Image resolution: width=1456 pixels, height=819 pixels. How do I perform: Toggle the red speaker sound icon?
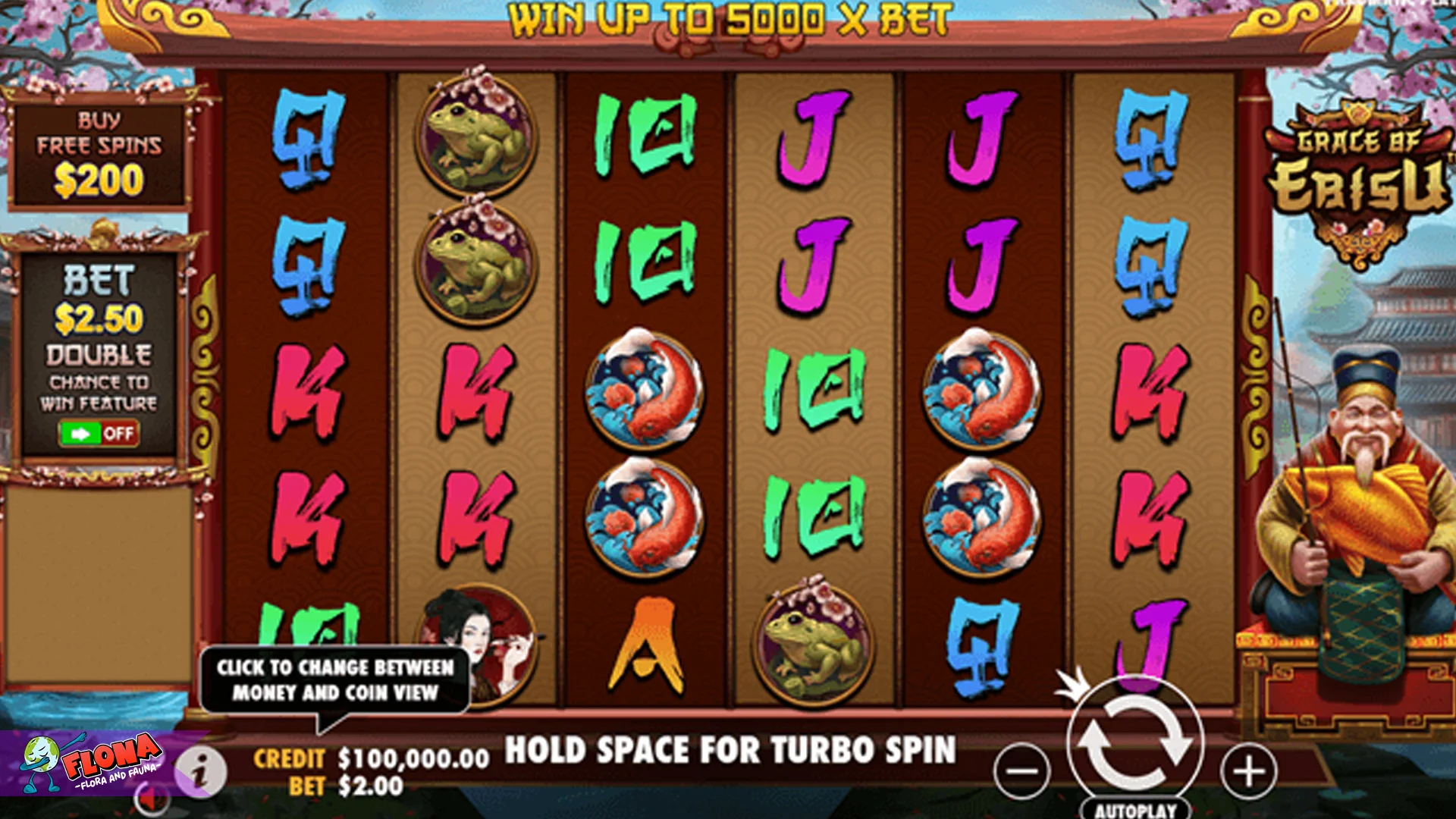pos(152,800)
